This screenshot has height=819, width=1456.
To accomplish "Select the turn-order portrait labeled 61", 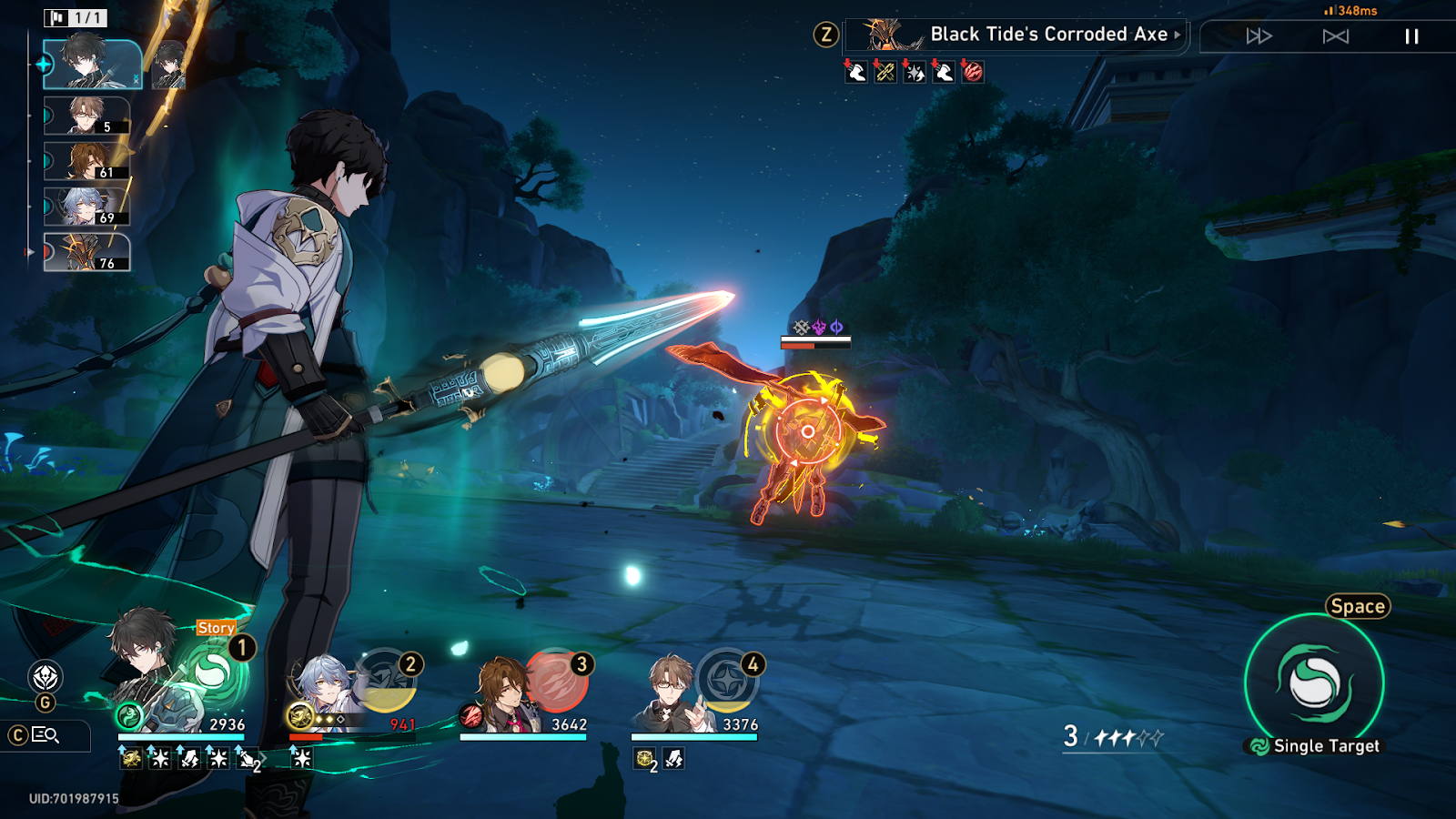I will [87, 161].
